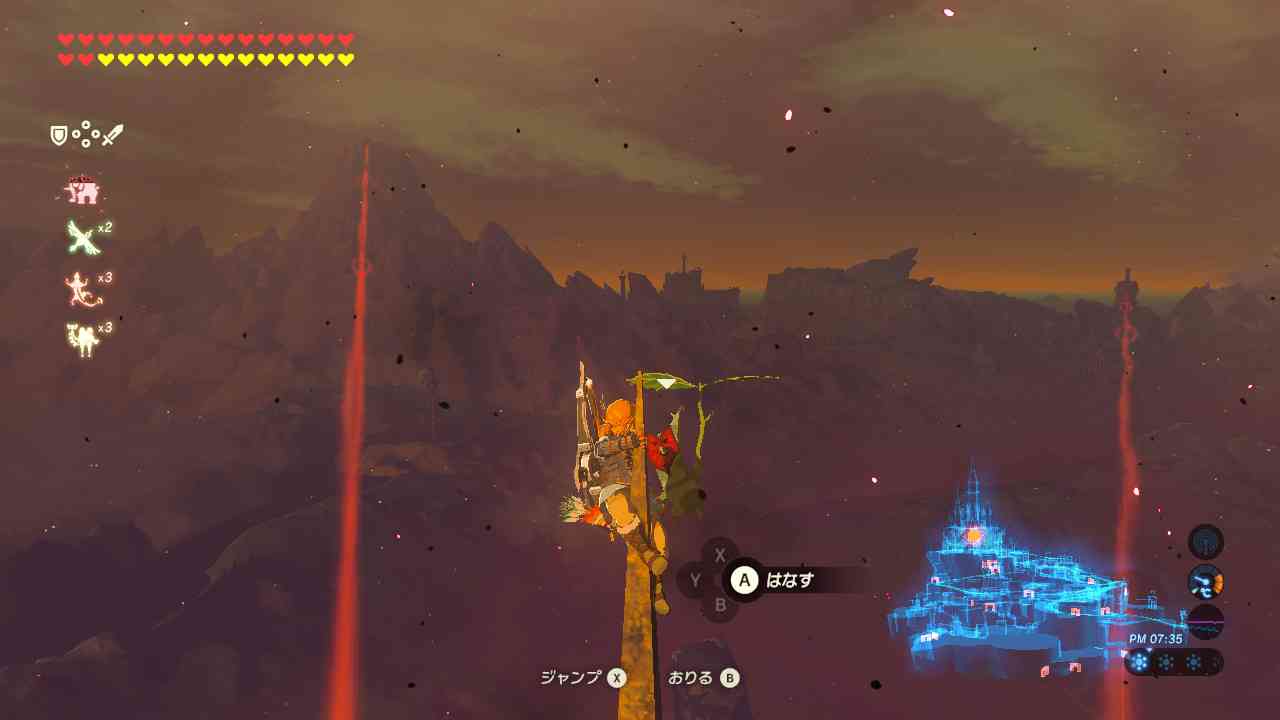1280x720 pixels.
Task: Activate Mipha's Grace elephant icon
Action: 82,190
